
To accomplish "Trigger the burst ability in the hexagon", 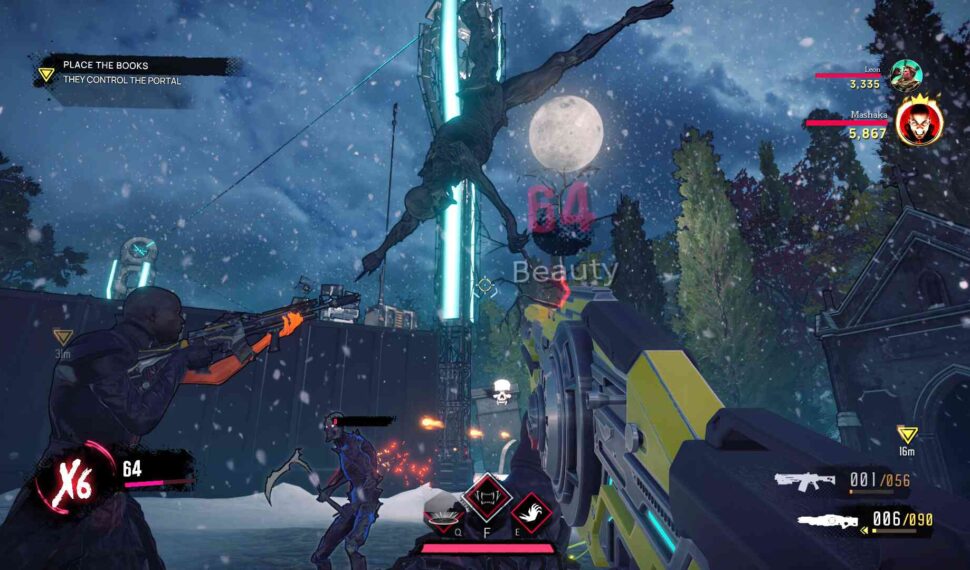I will point(444,513).
